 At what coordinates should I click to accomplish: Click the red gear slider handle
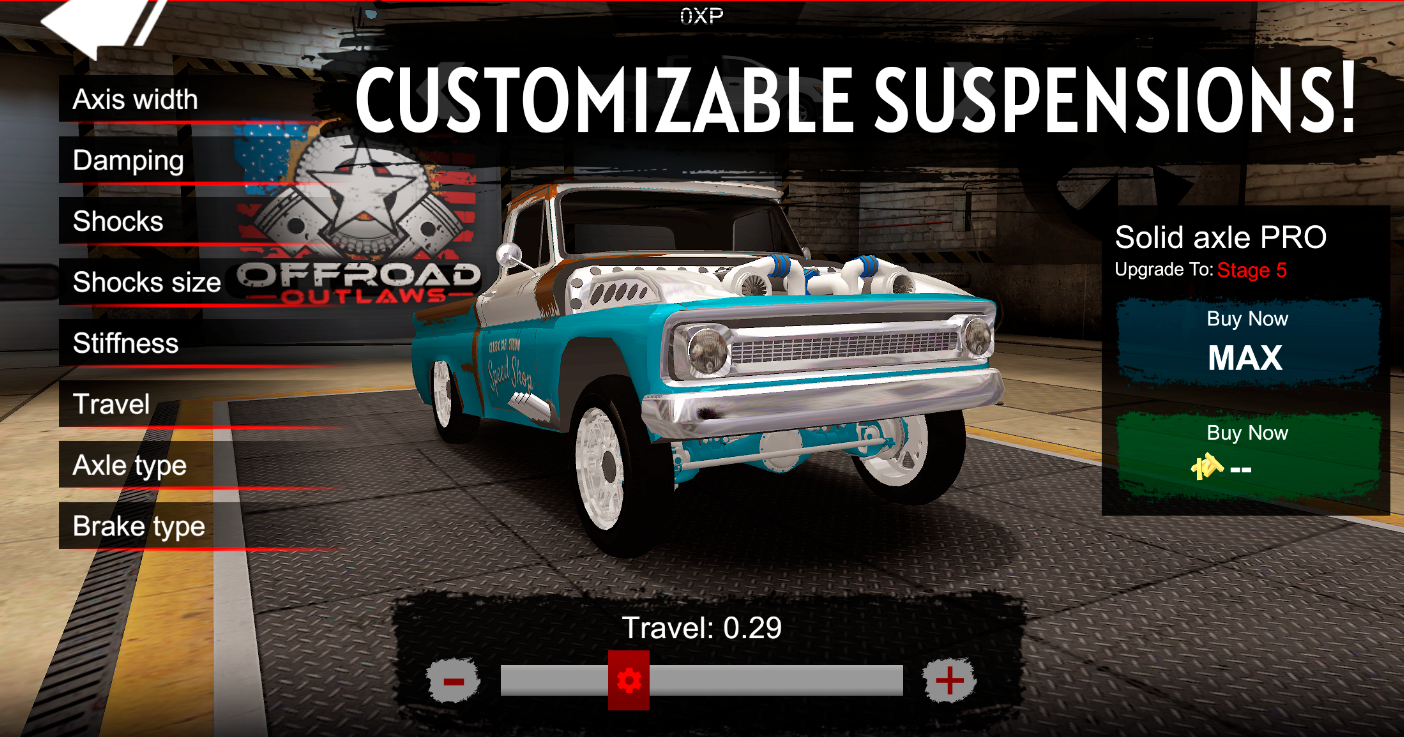pos(629,681)
